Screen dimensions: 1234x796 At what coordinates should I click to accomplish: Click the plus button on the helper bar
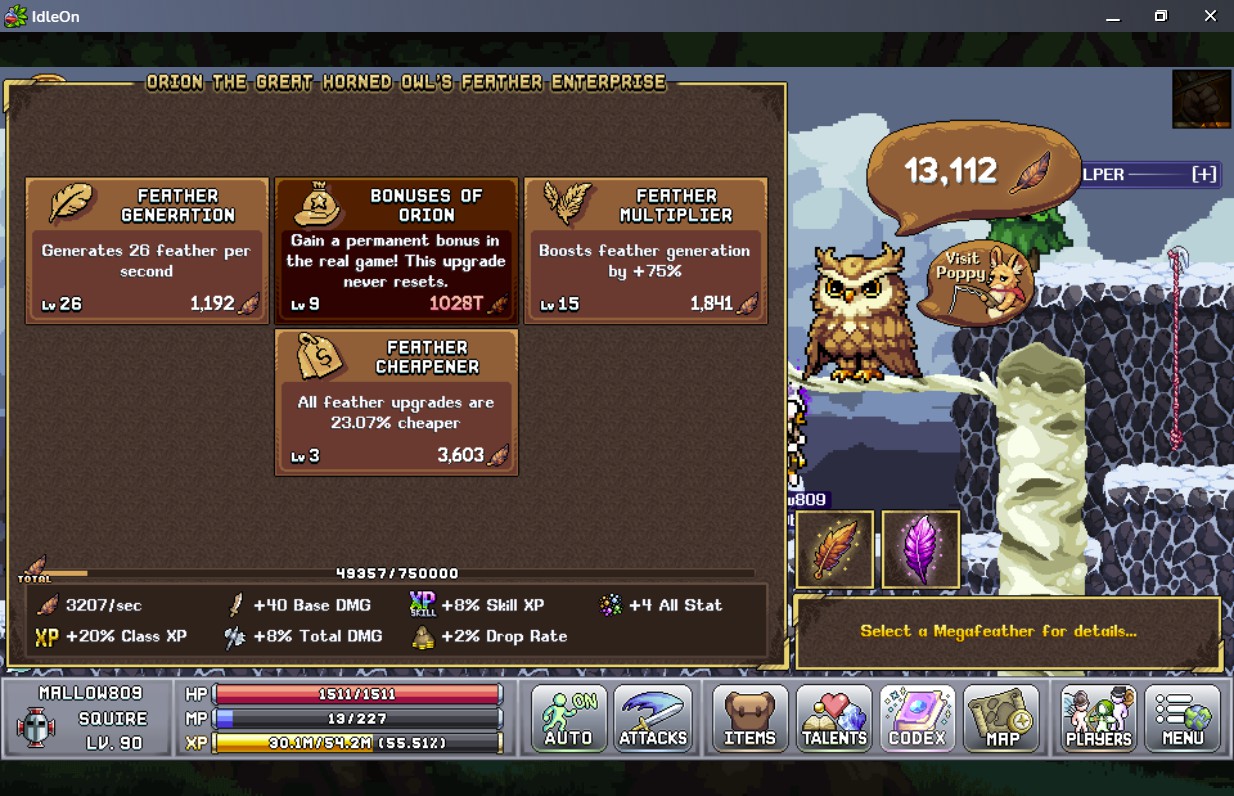pos(1204,174)
